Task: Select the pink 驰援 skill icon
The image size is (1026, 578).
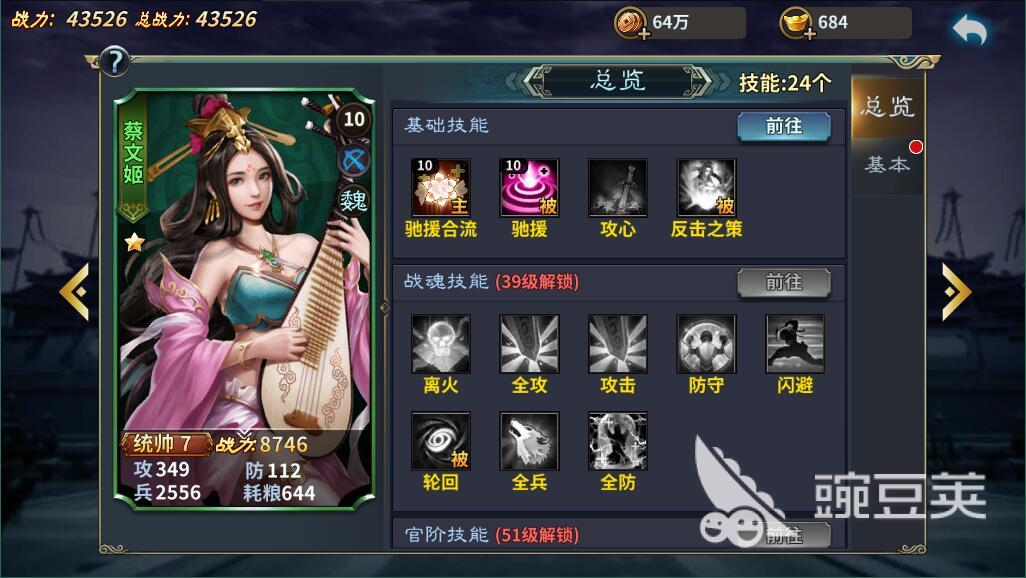Action: click(x=529, y=188)
